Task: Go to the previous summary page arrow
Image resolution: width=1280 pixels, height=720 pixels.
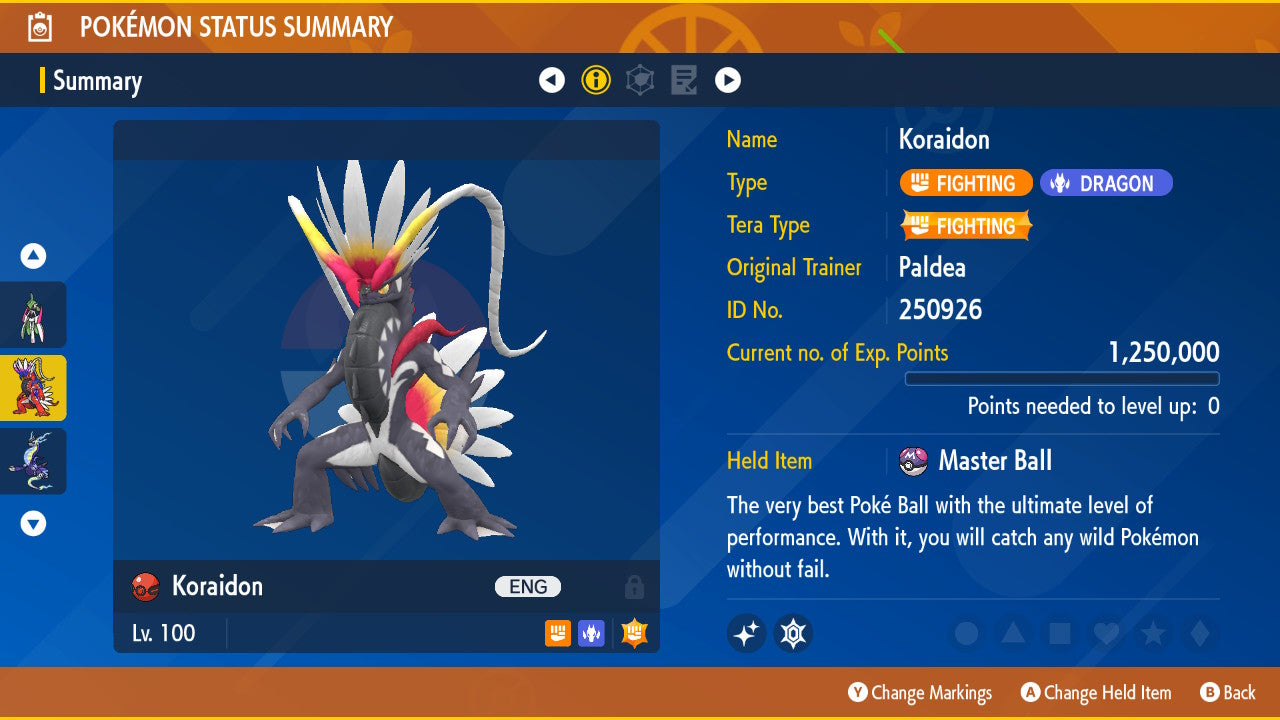Action: [x=552, y=80]
